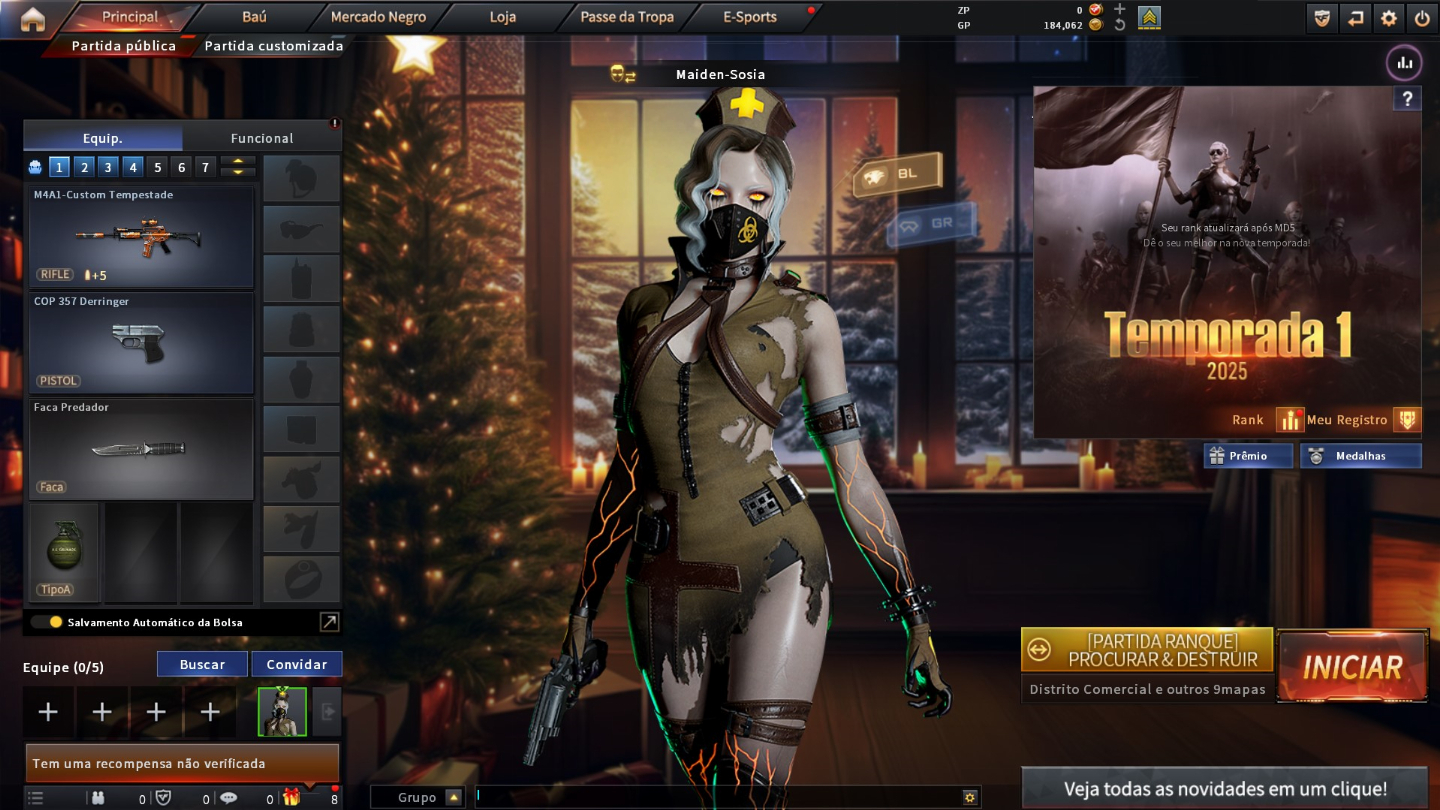Pick the Faca Predador knife slot
Viewport: 1440px width, 810px height.
tap(141, 449)
